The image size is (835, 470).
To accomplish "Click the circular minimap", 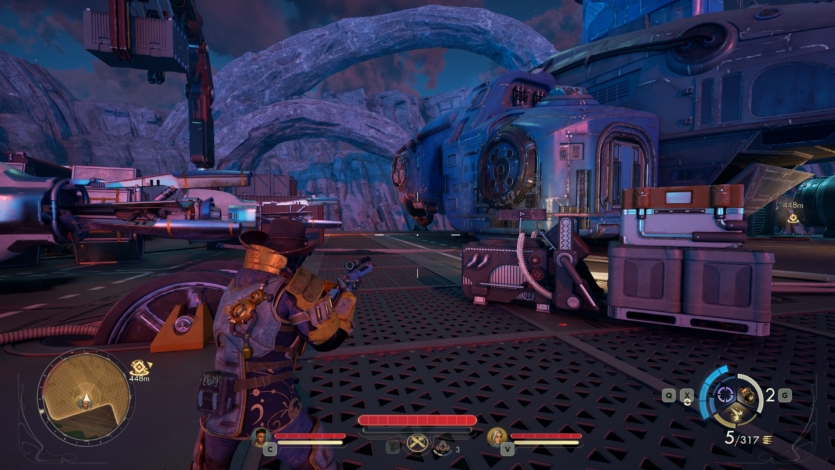I will tap(83, 398).
